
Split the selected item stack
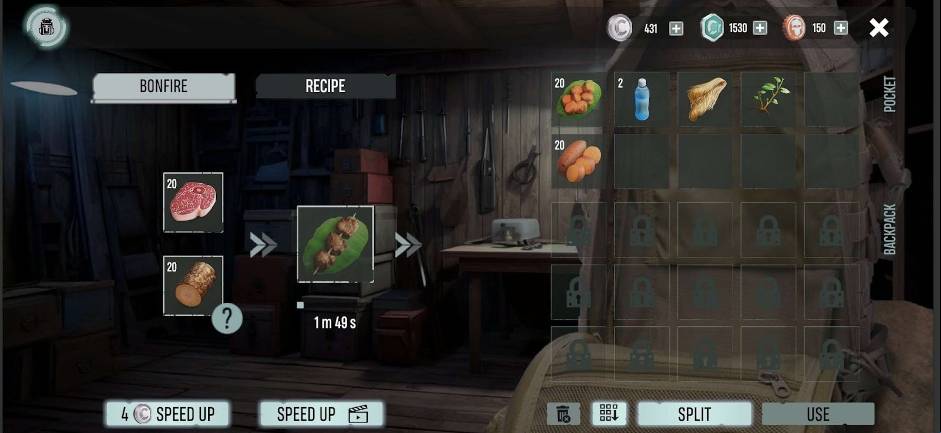pyautogui.click(x=694, y=414)
